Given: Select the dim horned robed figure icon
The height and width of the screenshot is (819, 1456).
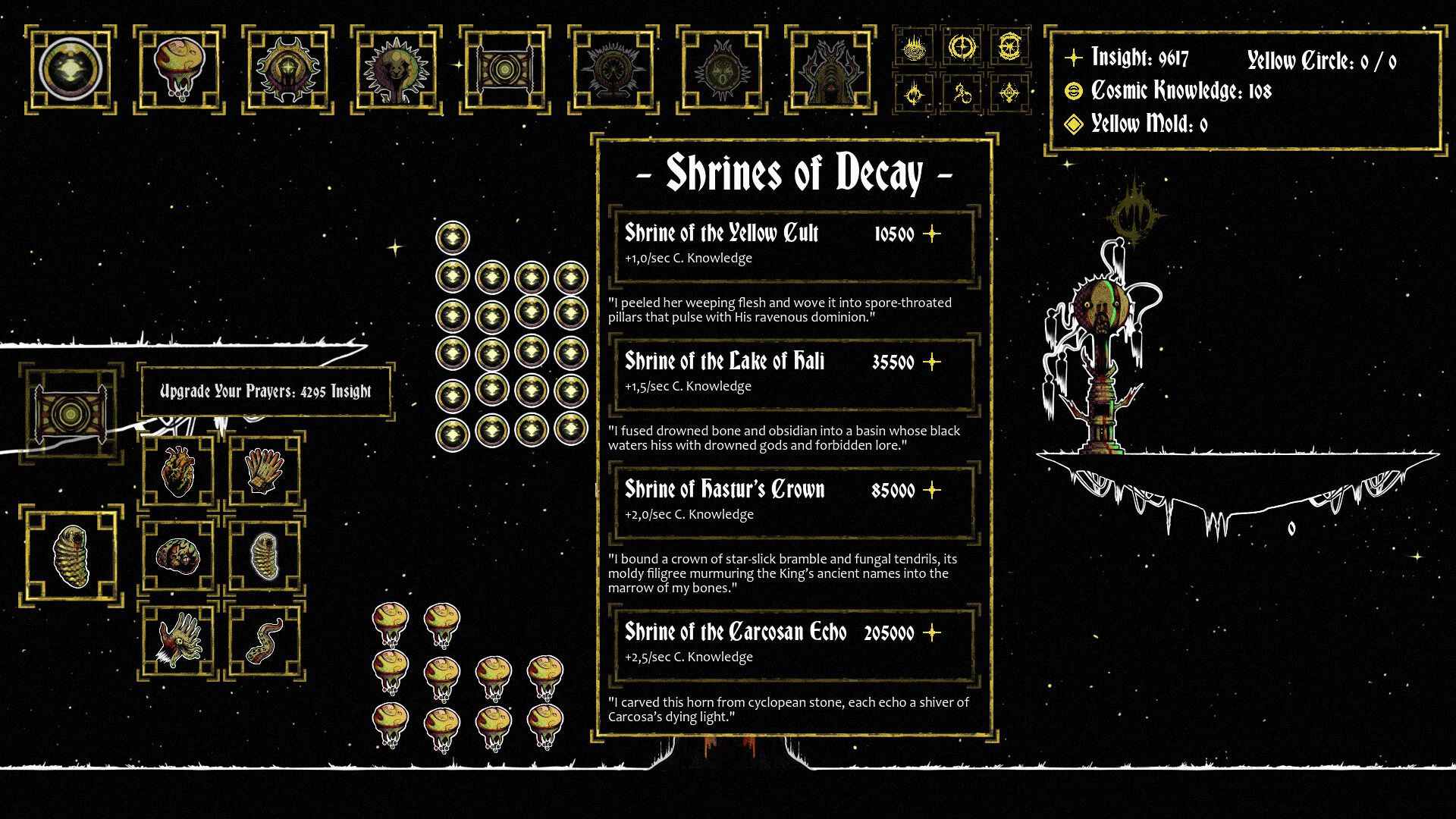Looking at the screenshot, I should 830,70.
